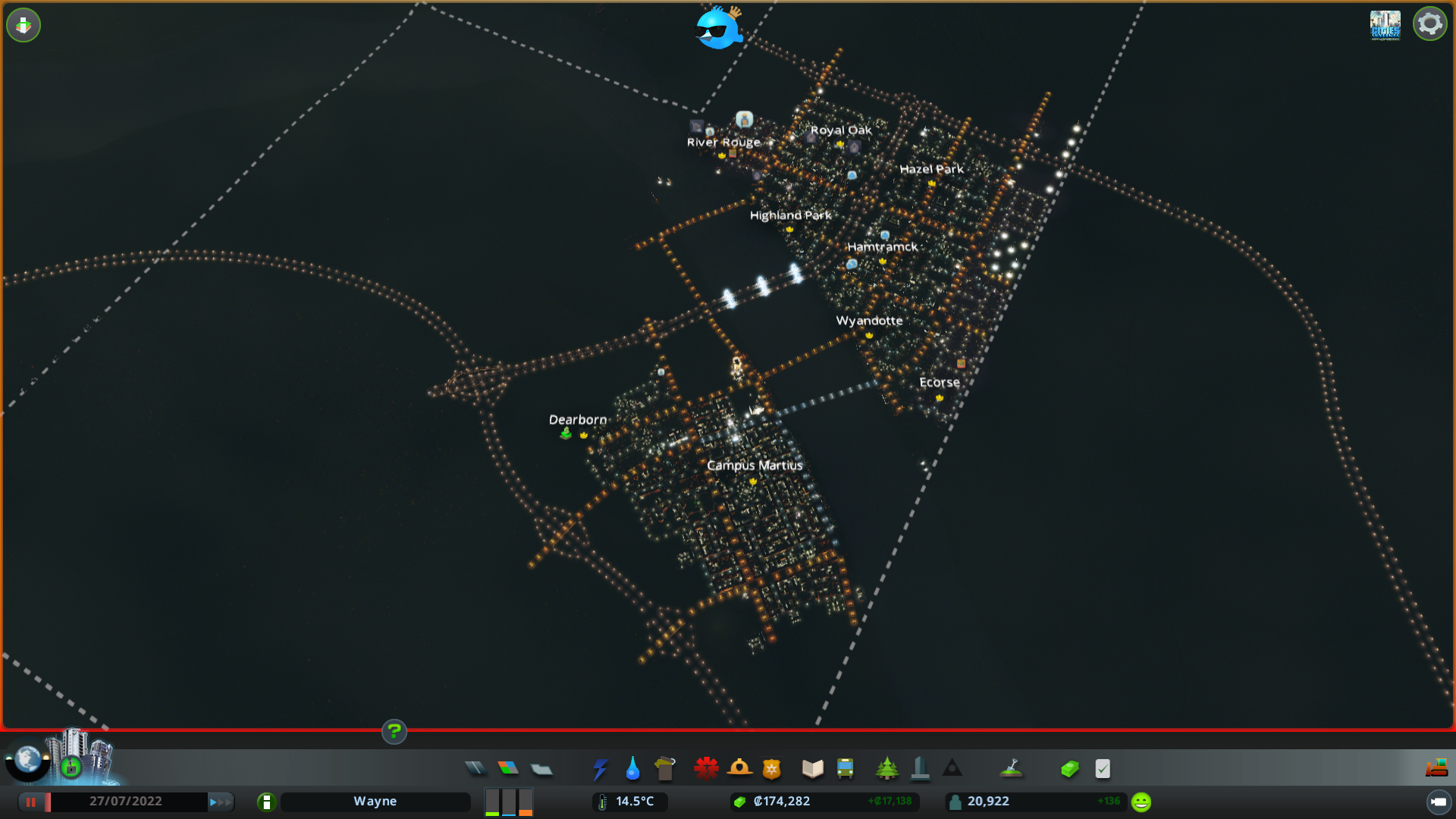Open the Education menu
The width and height of the screenshot is (1456, 819).
click(811, 768)
